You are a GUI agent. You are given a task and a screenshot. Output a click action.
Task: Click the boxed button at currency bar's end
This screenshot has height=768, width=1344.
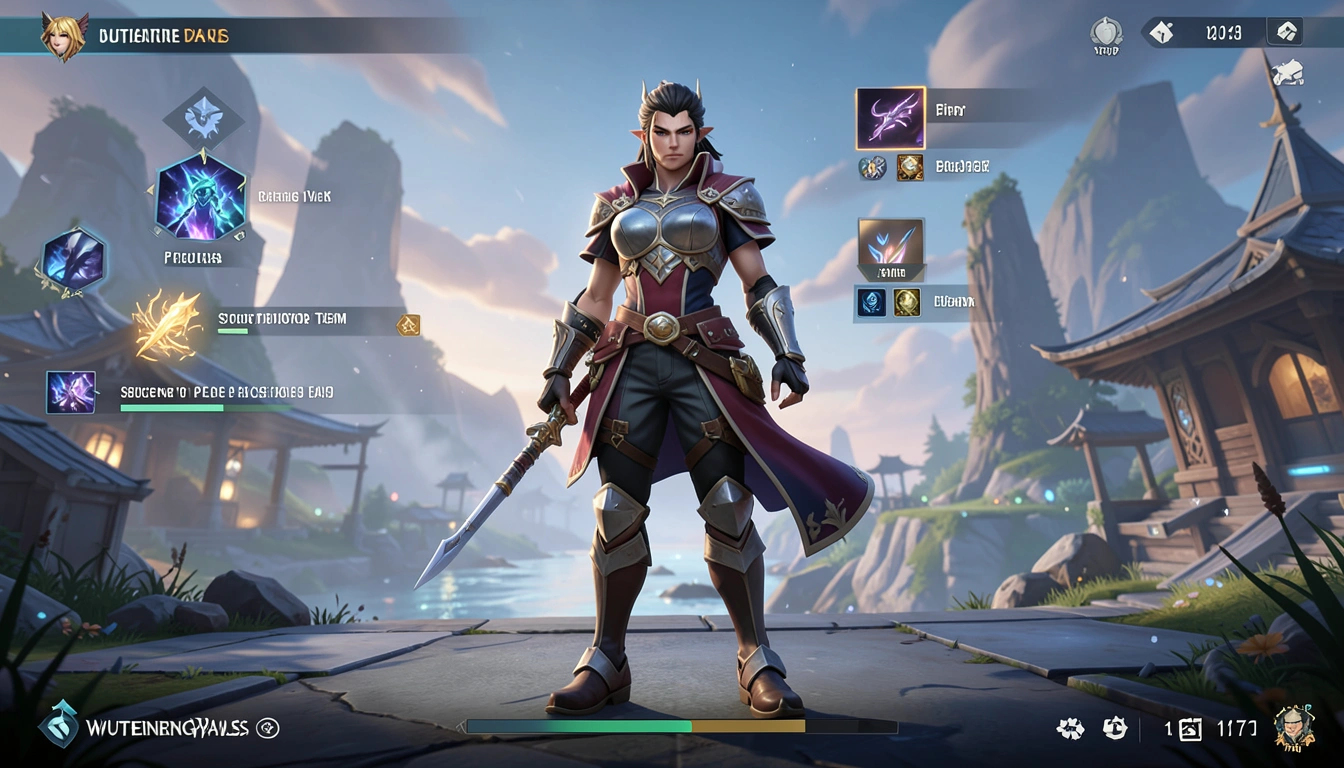[1284, 32]
